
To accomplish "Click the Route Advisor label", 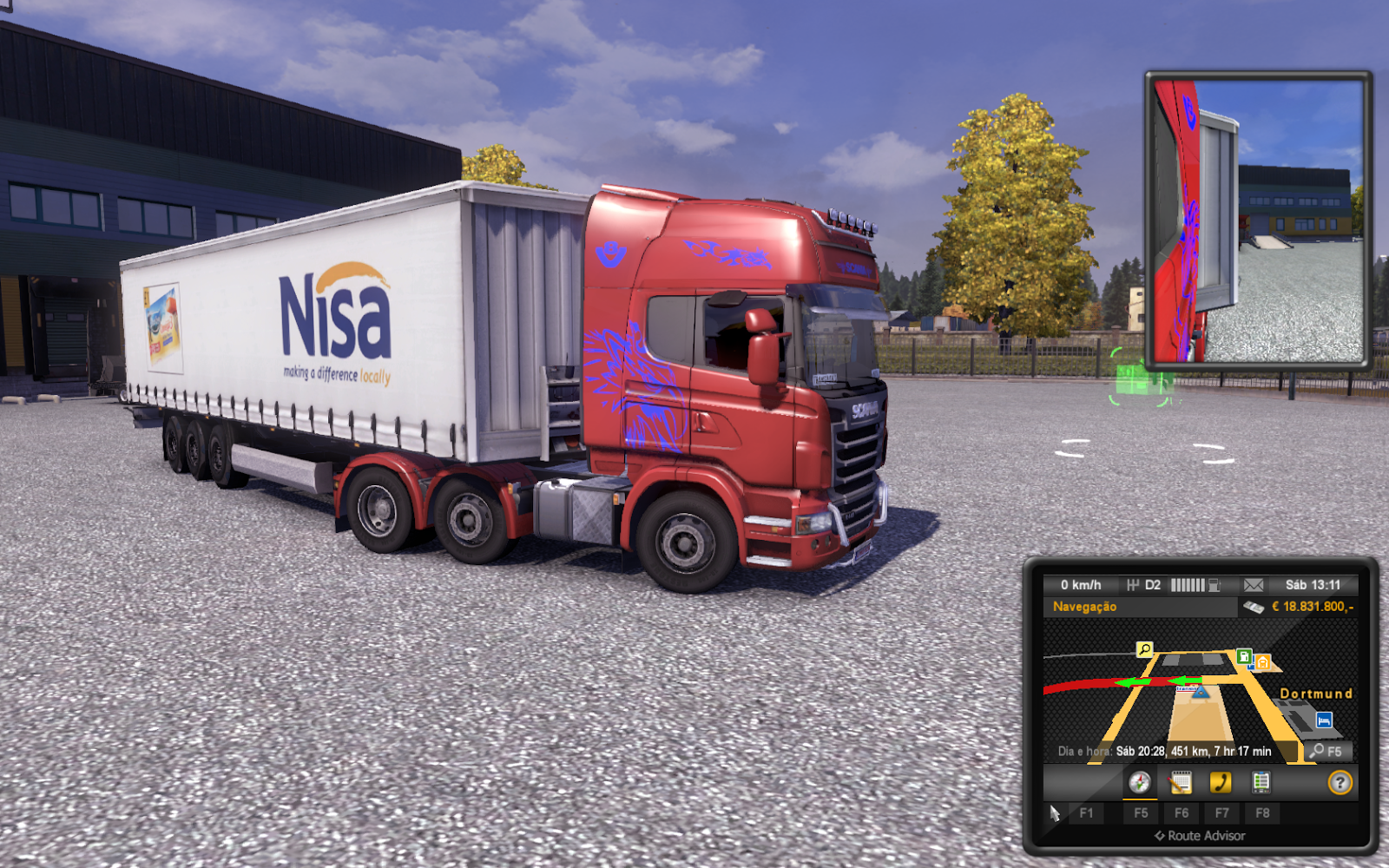I will [1201, 835].
